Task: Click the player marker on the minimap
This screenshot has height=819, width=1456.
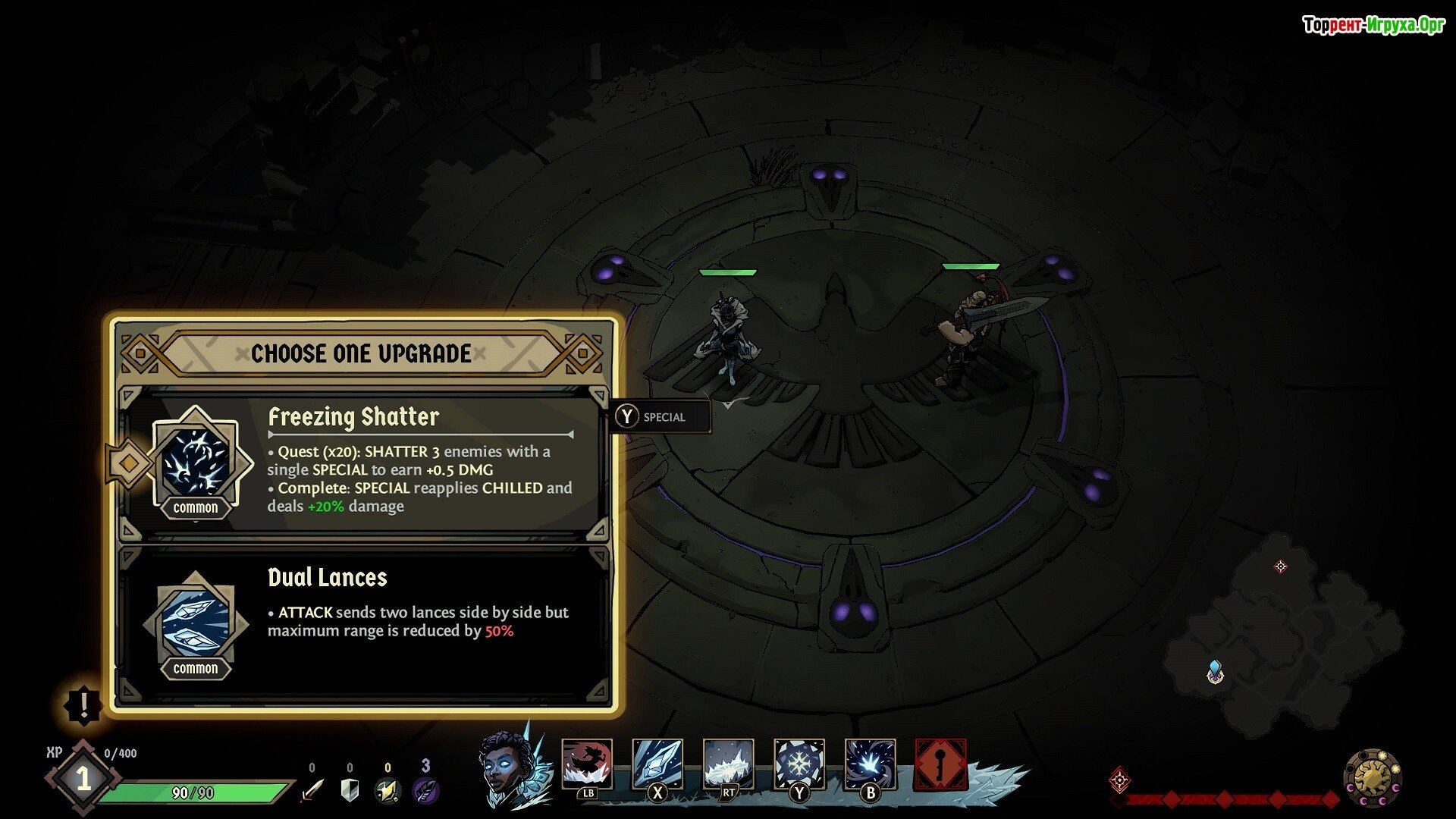Action: (x=1215, y=672)
